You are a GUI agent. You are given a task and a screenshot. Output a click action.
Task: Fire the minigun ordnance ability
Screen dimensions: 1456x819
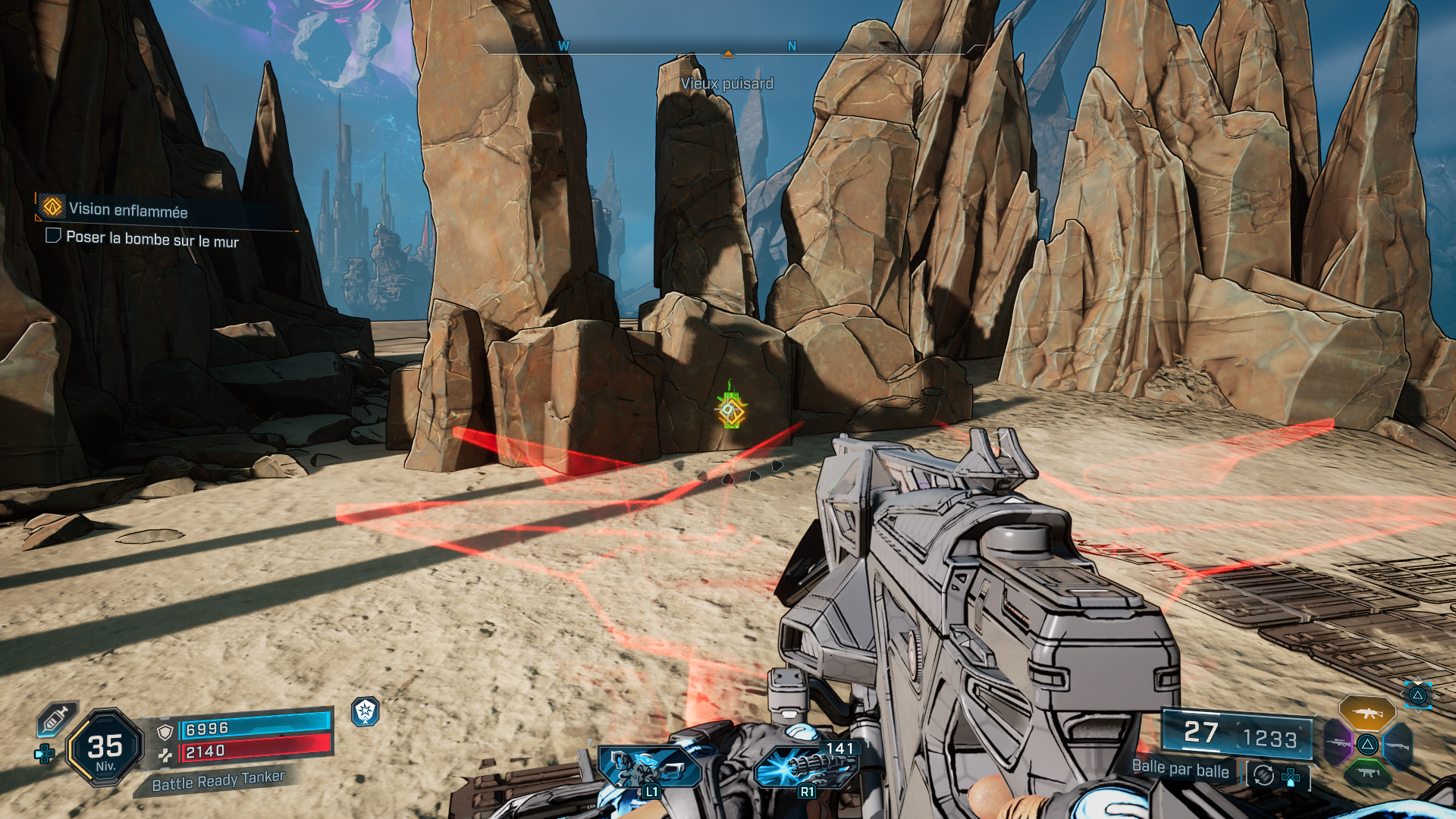[x=805, y=767]
